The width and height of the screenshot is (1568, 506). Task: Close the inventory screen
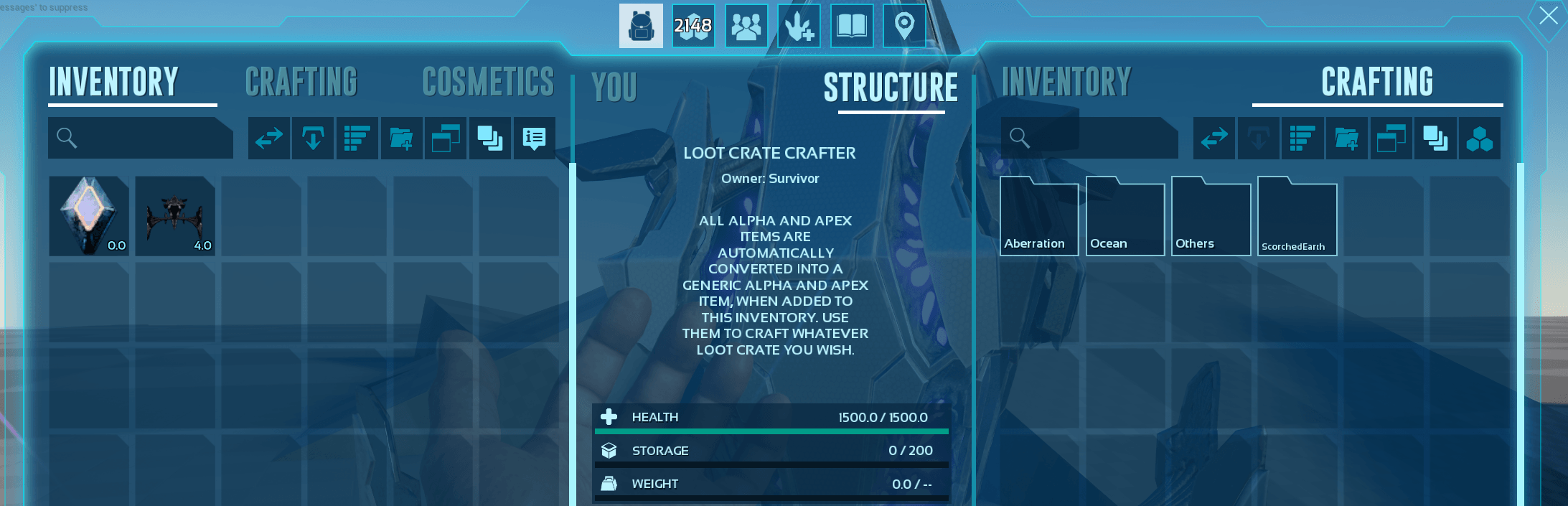(x=1548, y=16)
